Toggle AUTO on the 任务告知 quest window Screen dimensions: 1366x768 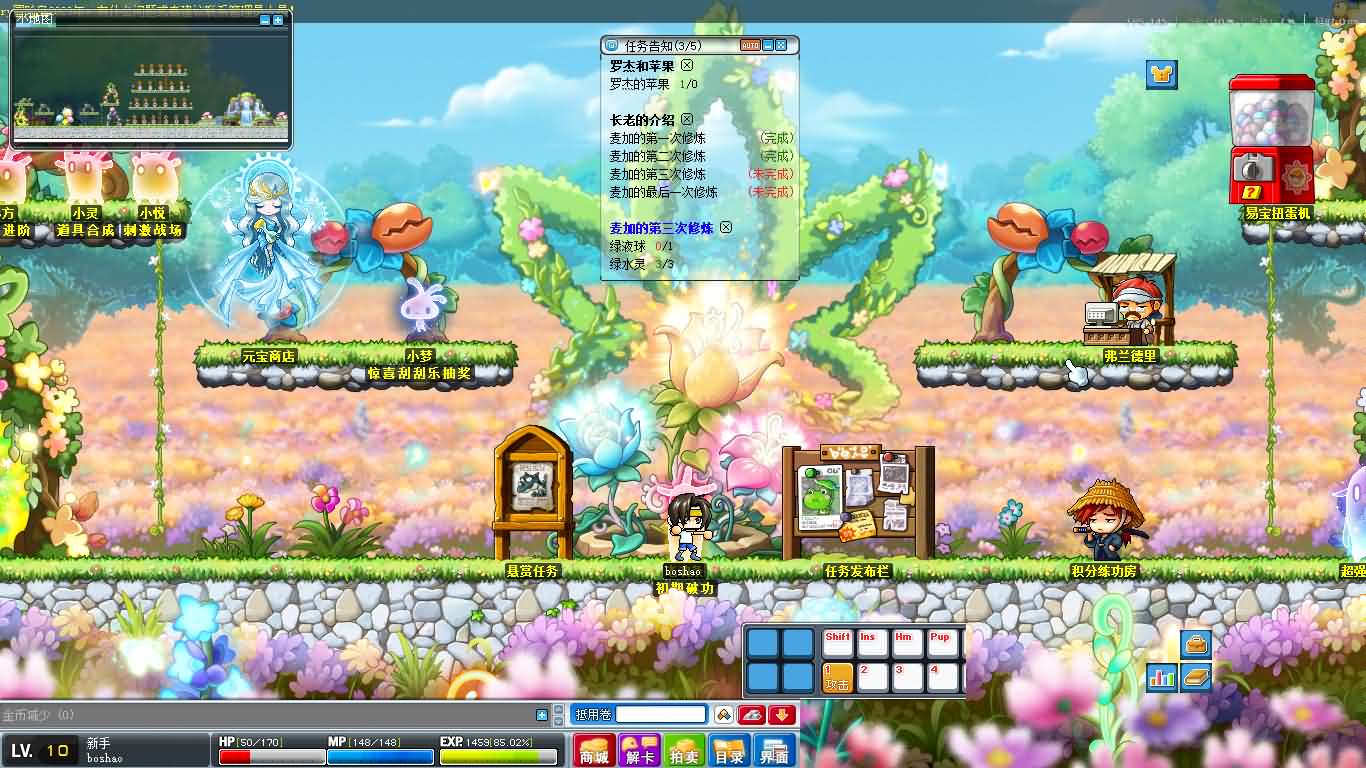point(748,45)
